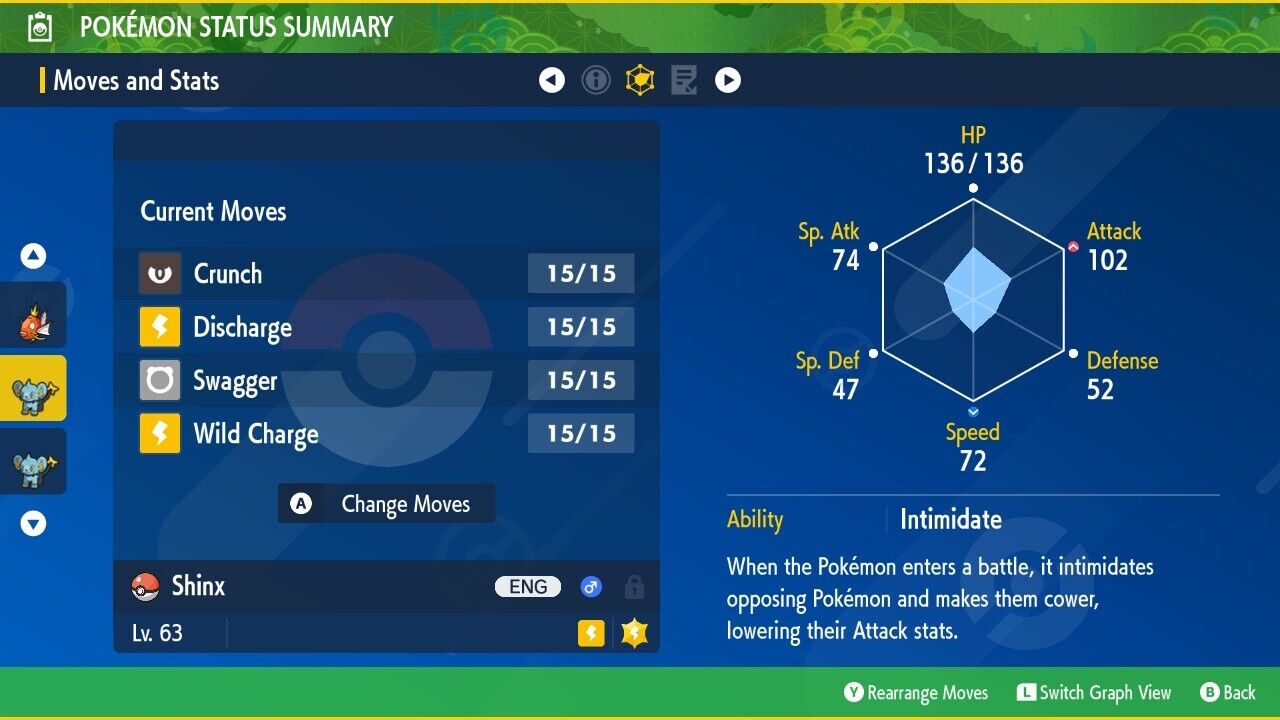This screenshot has height=720, width=1280.
Task: Switch to the hexagon stats tab
Action: tap(640, 80)
